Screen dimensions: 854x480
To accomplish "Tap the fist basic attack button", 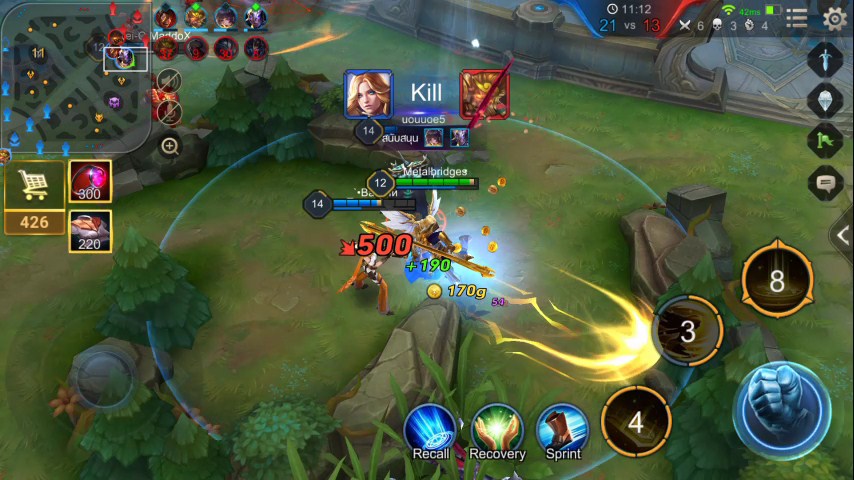I will click(x=782, y=410).
